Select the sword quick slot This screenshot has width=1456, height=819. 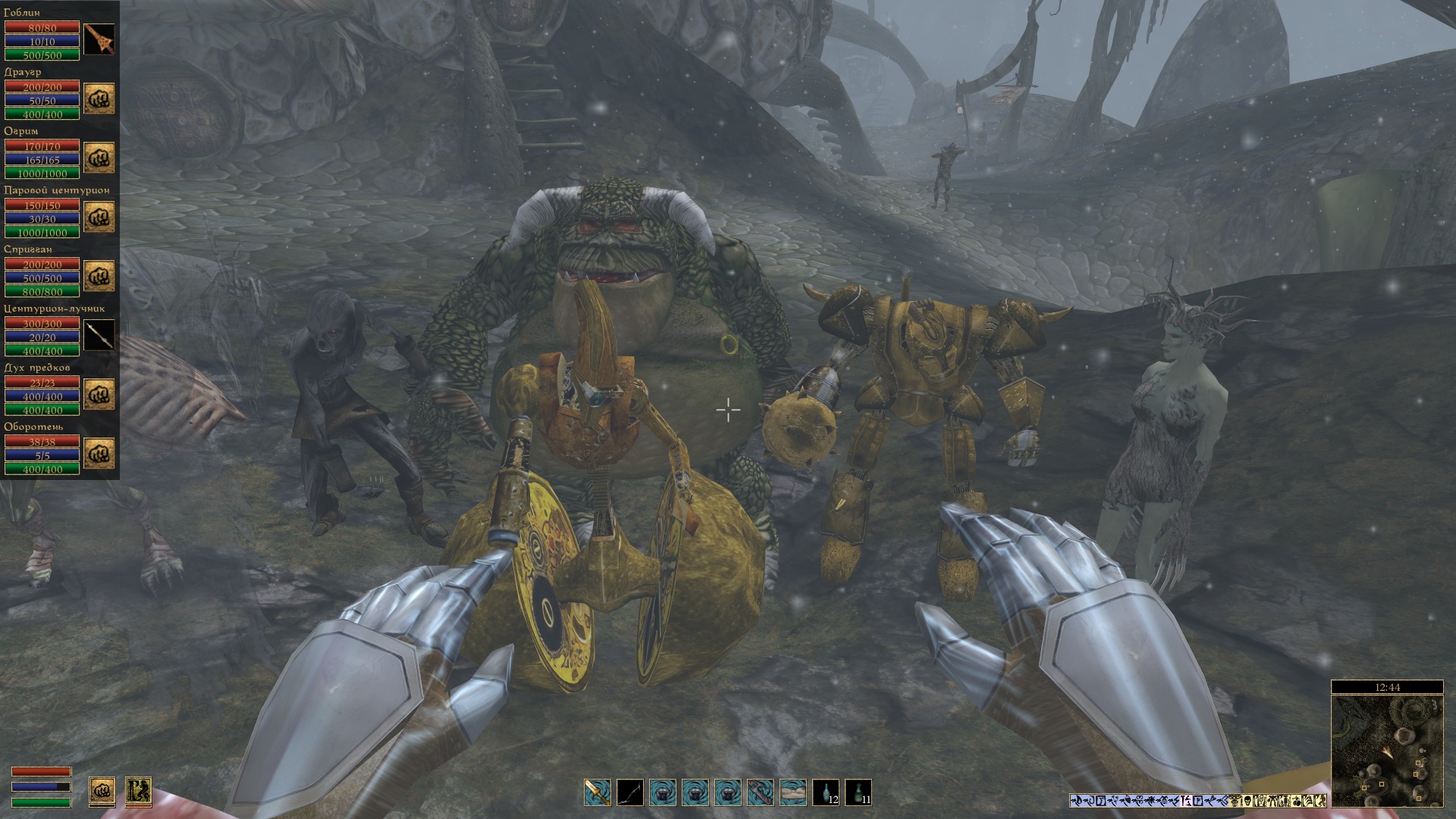point(598,792)
